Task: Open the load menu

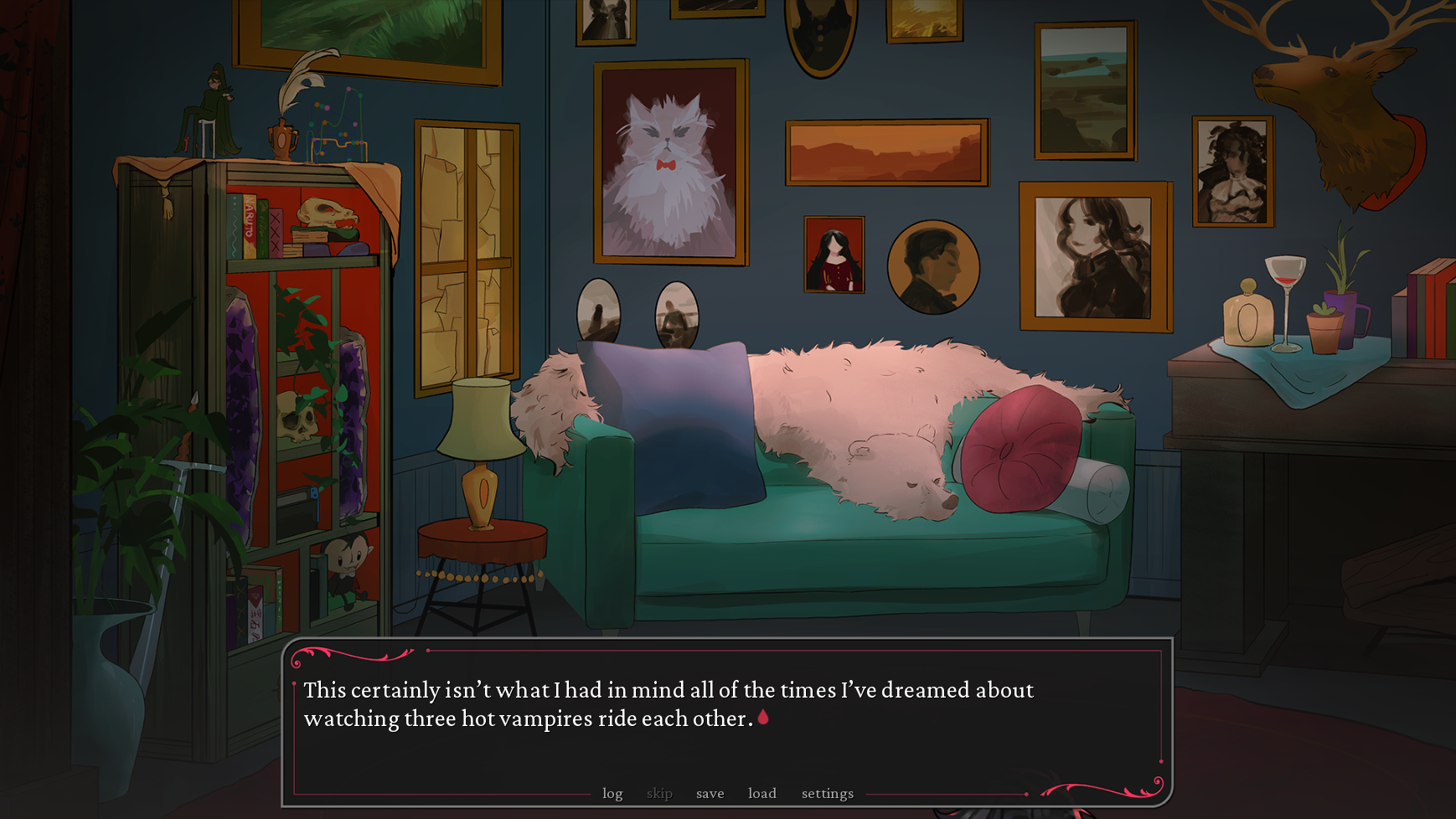Action: pos(762,793)
